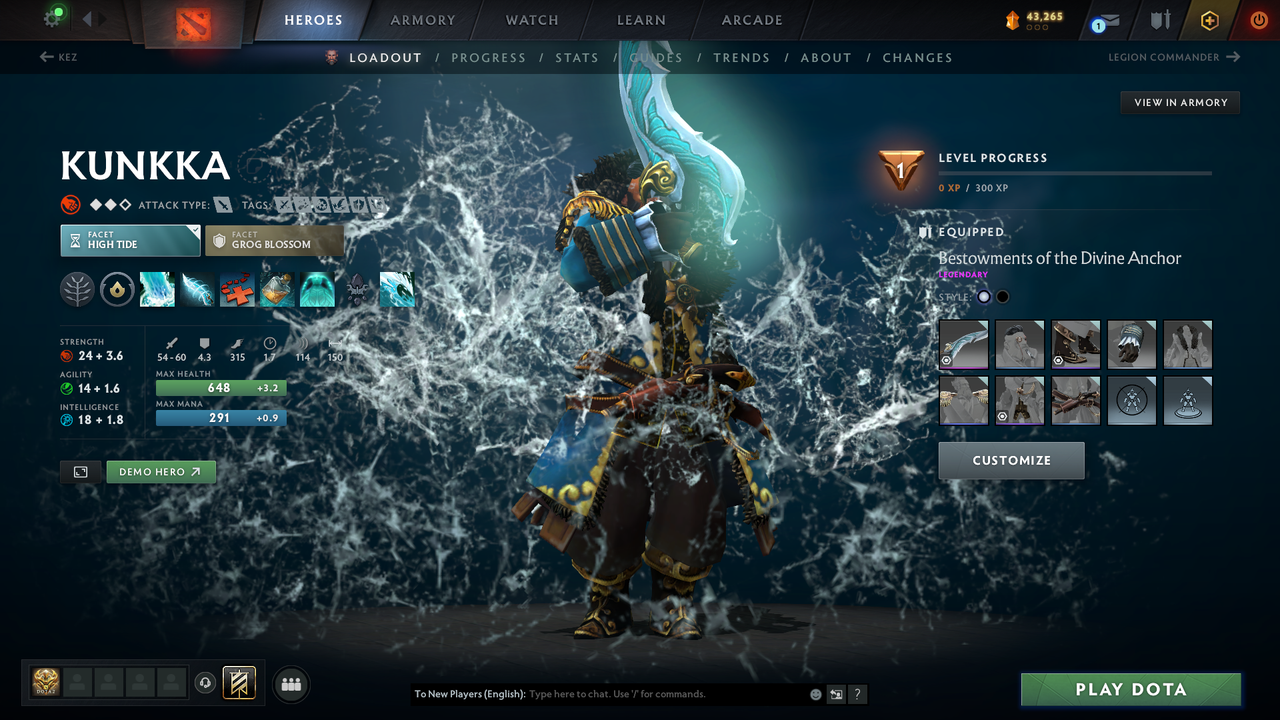Click the chat input field

pos(620,693)
